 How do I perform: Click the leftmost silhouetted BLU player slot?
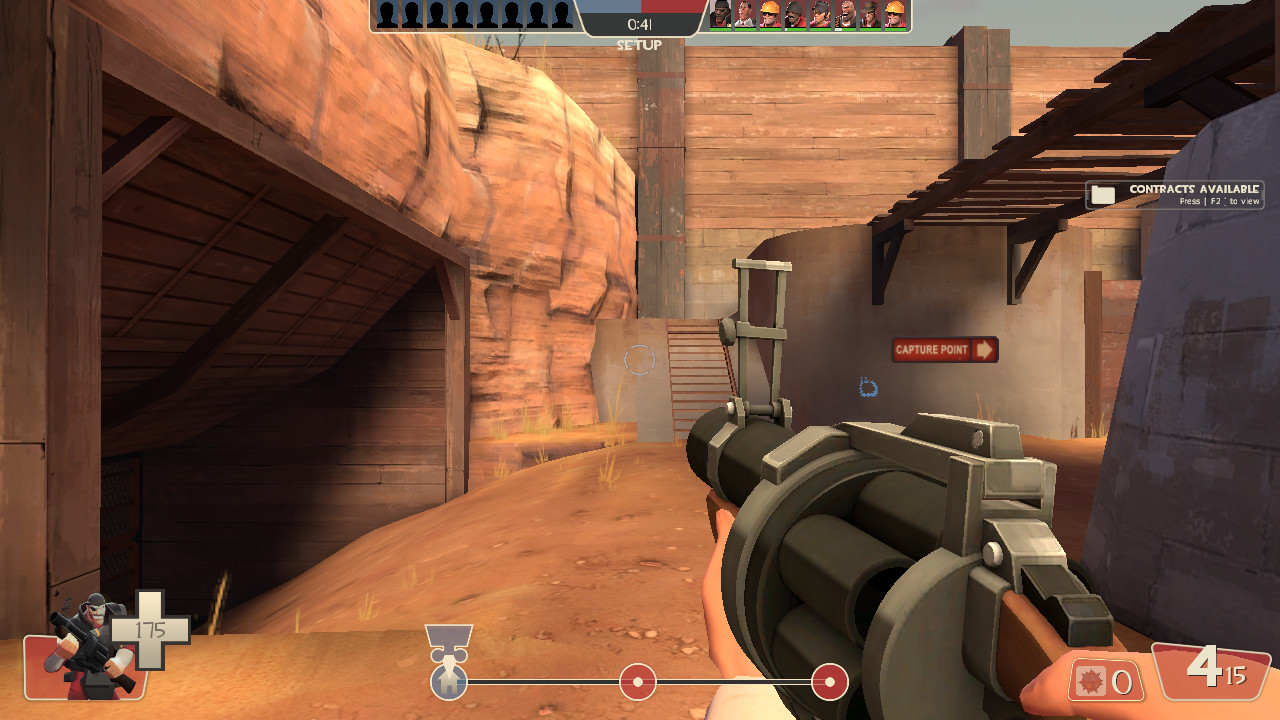(x=385, y=13)
